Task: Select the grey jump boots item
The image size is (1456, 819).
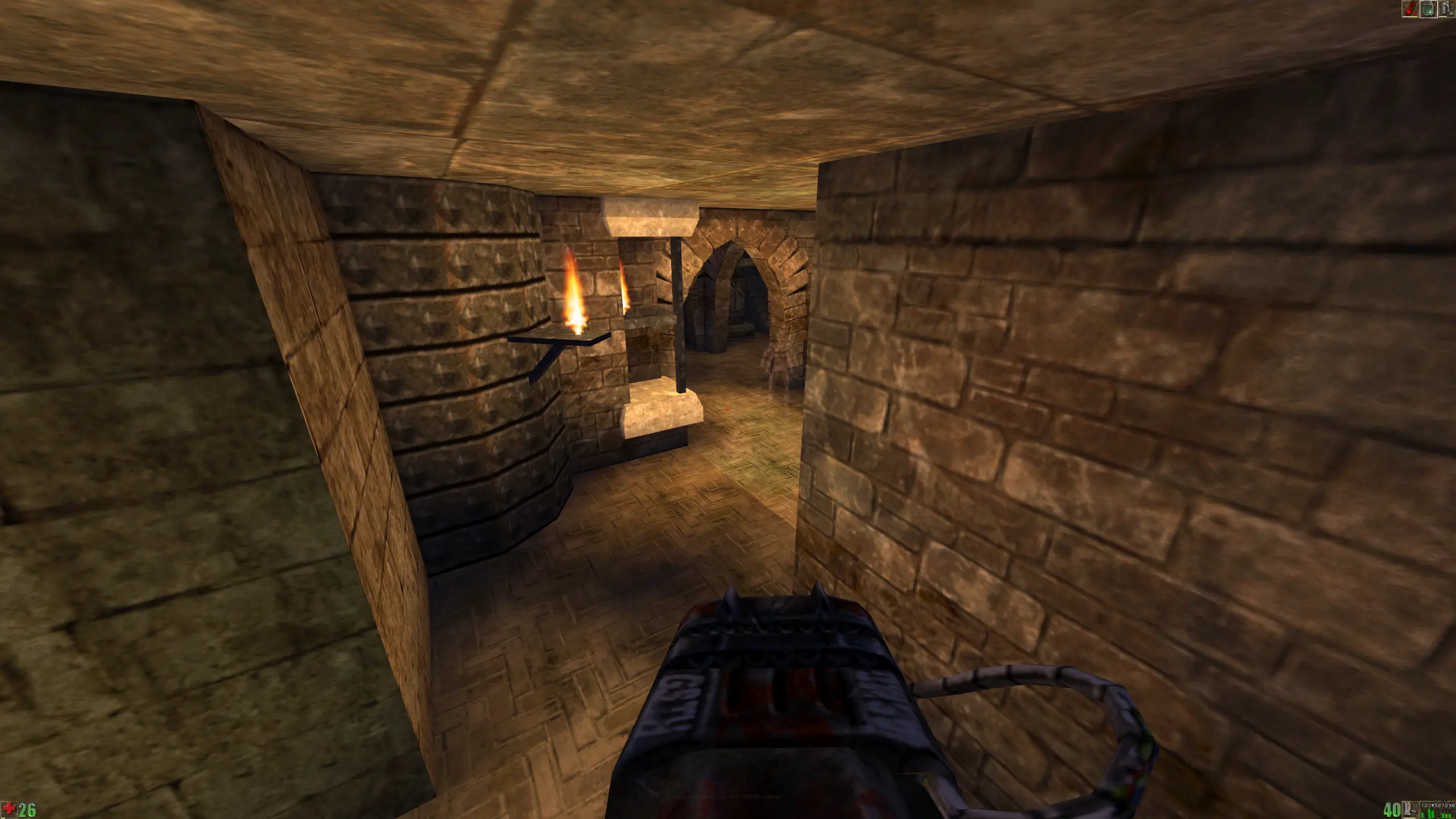Action: [1446, 9]
